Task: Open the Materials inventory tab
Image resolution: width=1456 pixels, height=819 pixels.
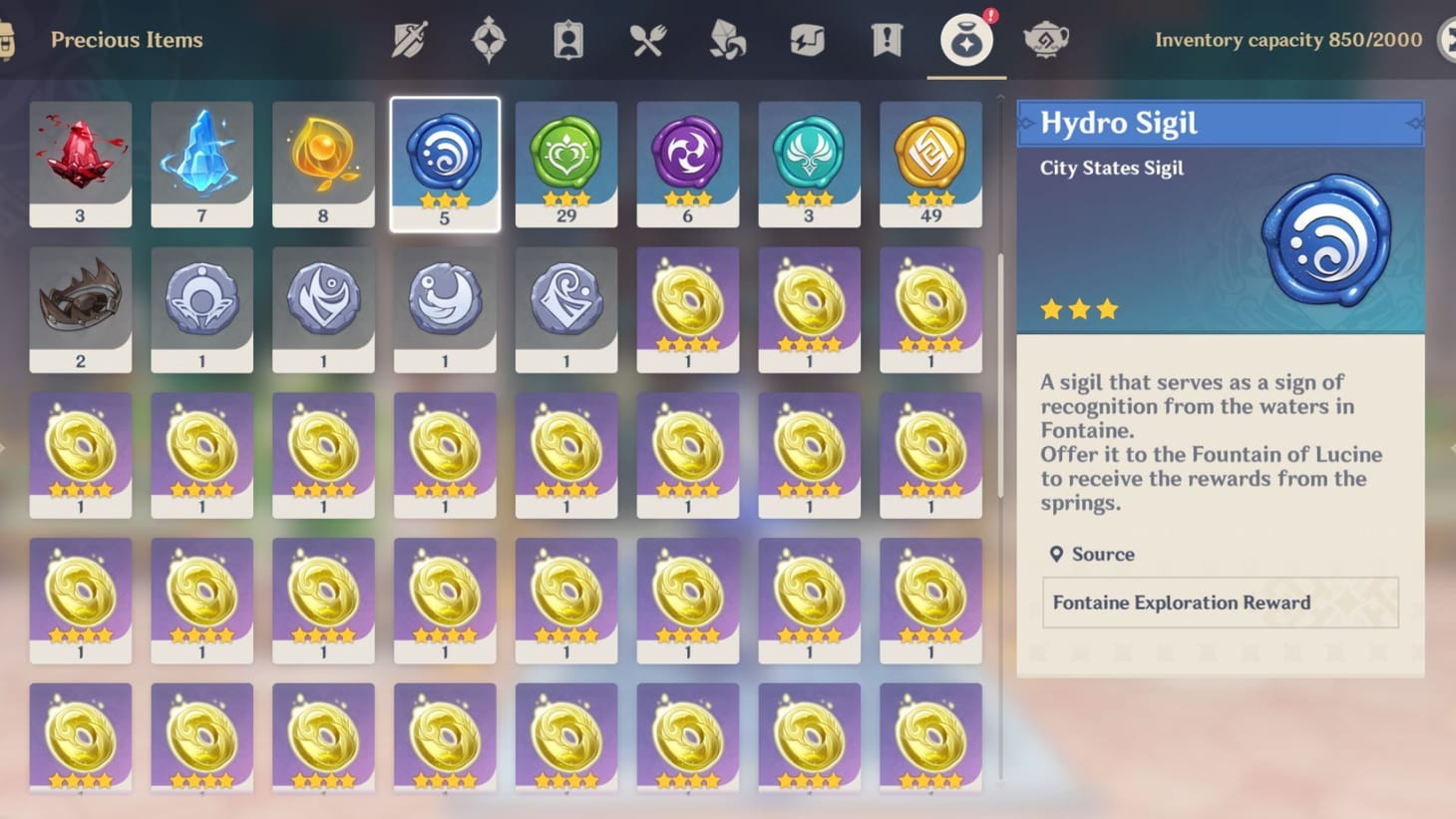Action: [727, 40]
